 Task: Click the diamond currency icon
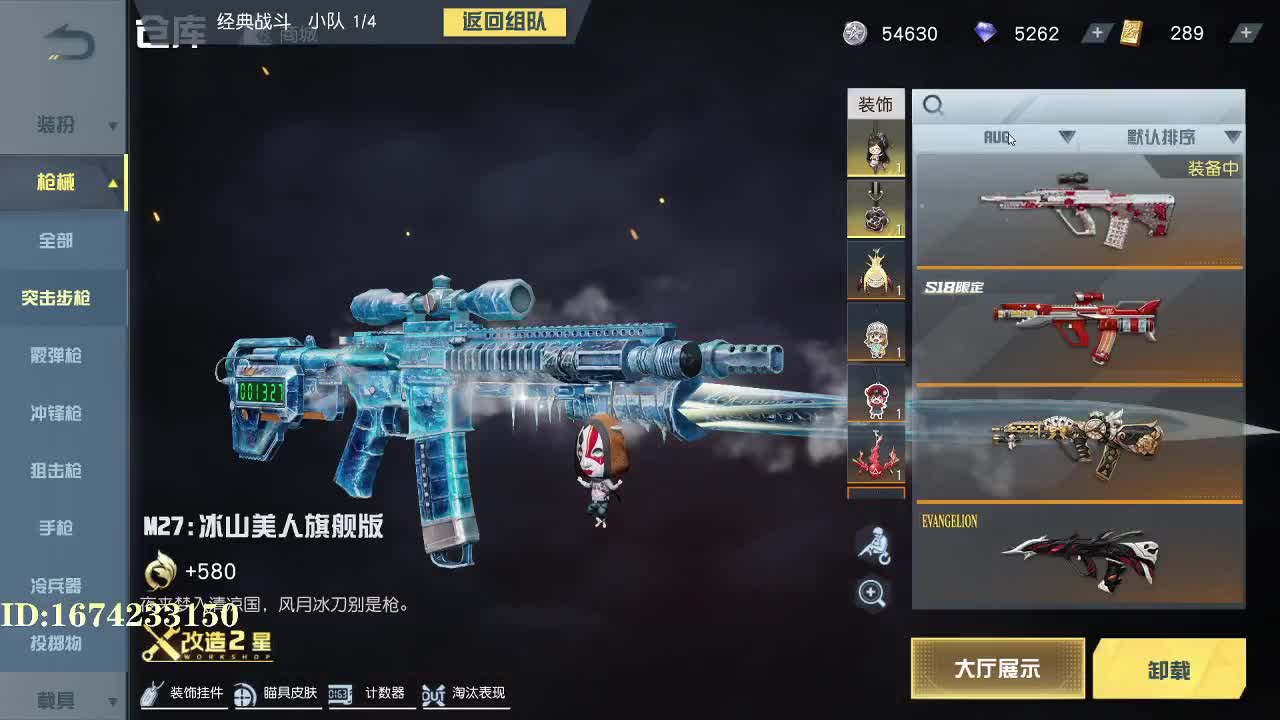(988, 33)
